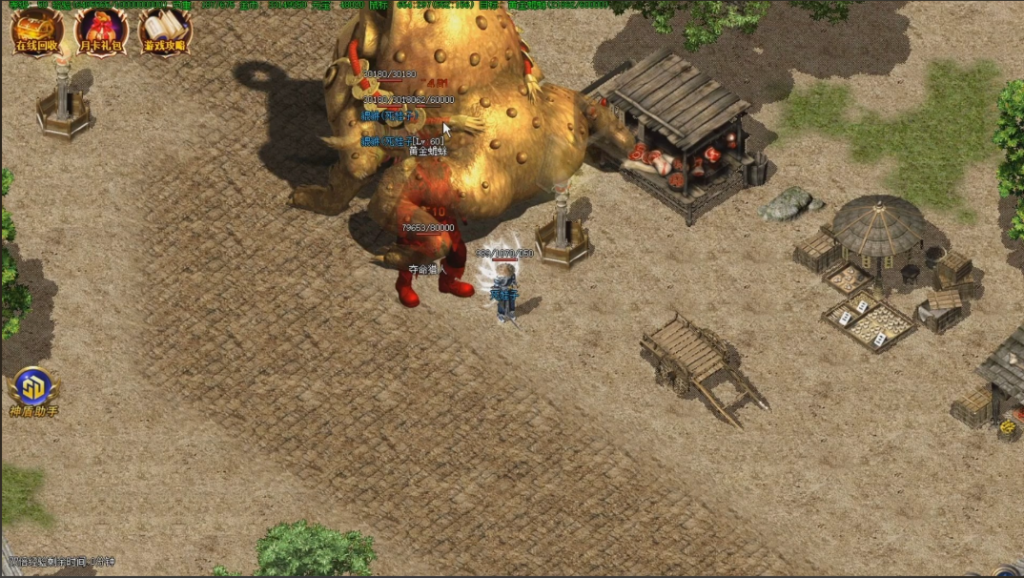1024x578 pixels.
Task: Launch the 神盾助手 SD assistant
Action: pos(34,390)
